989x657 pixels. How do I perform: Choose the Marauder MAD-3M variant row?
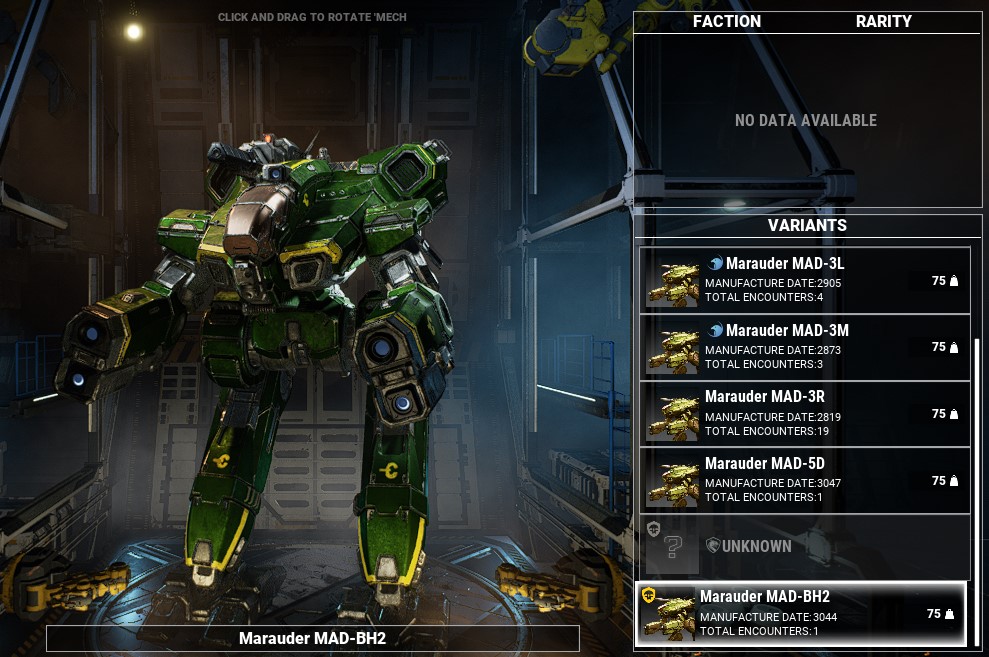point(805,347)
